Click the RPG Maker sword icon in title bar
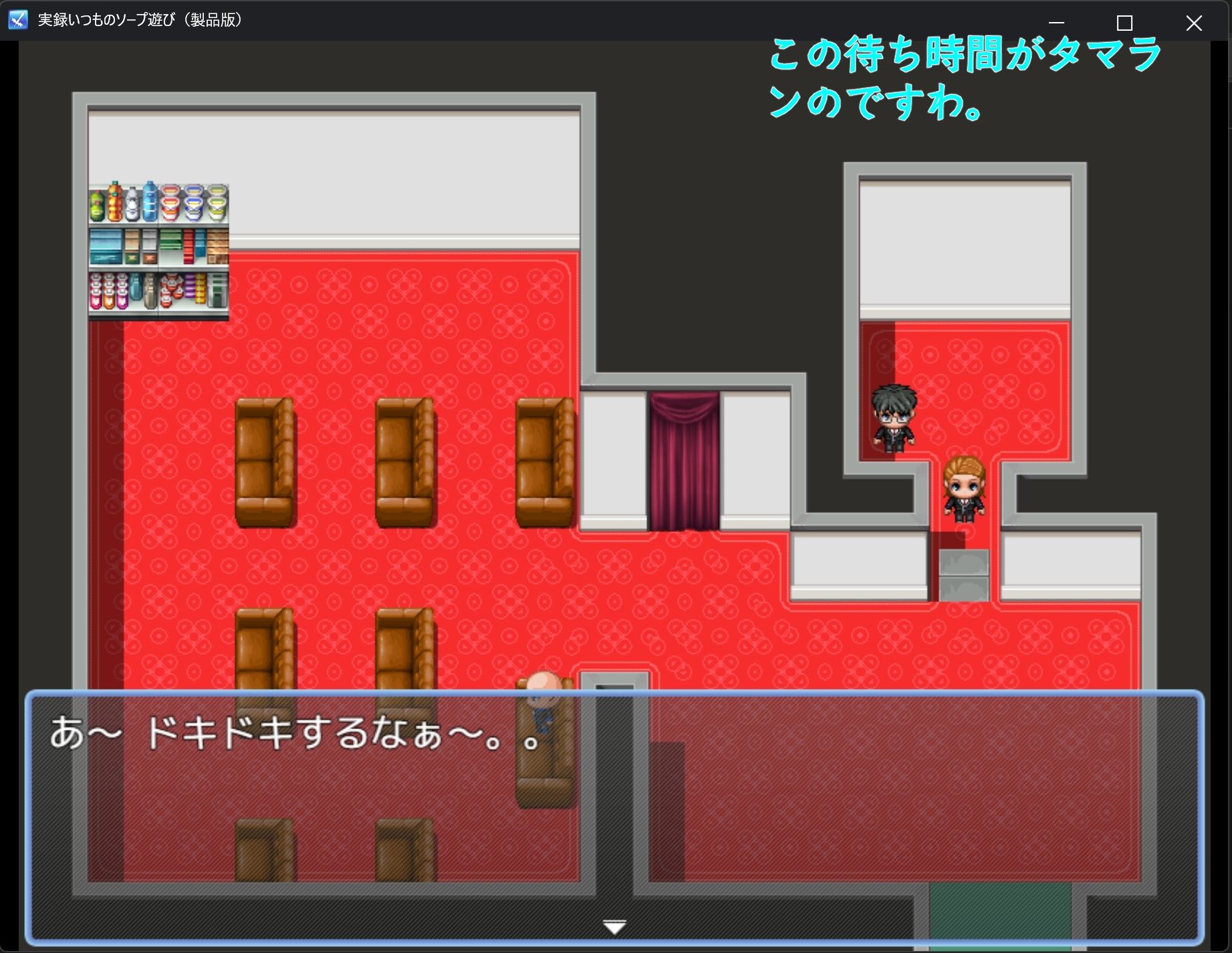1232x953 pixels. pos(17,19)
